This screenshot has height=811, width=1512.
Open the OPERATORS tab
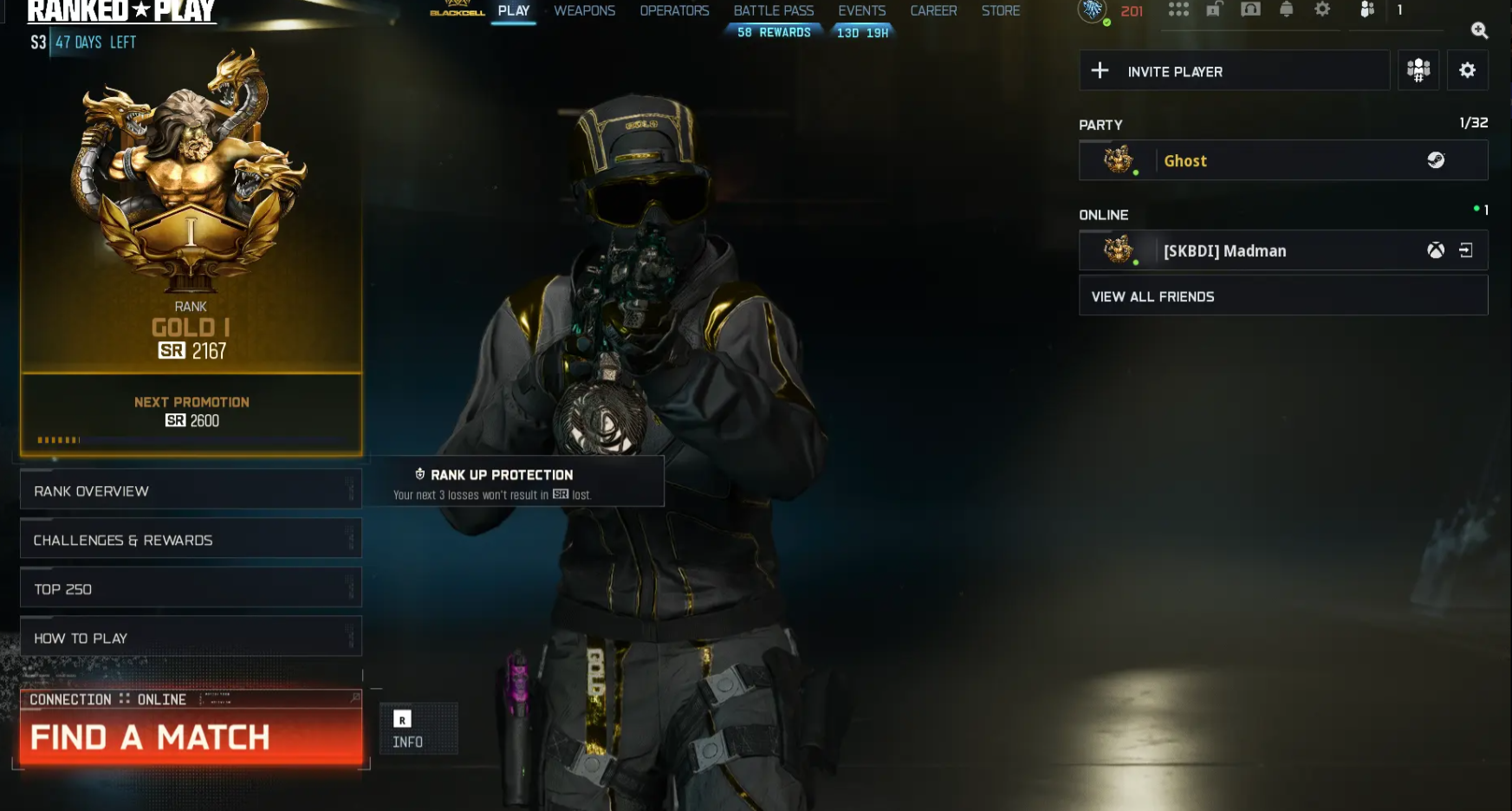coord(675,10)
